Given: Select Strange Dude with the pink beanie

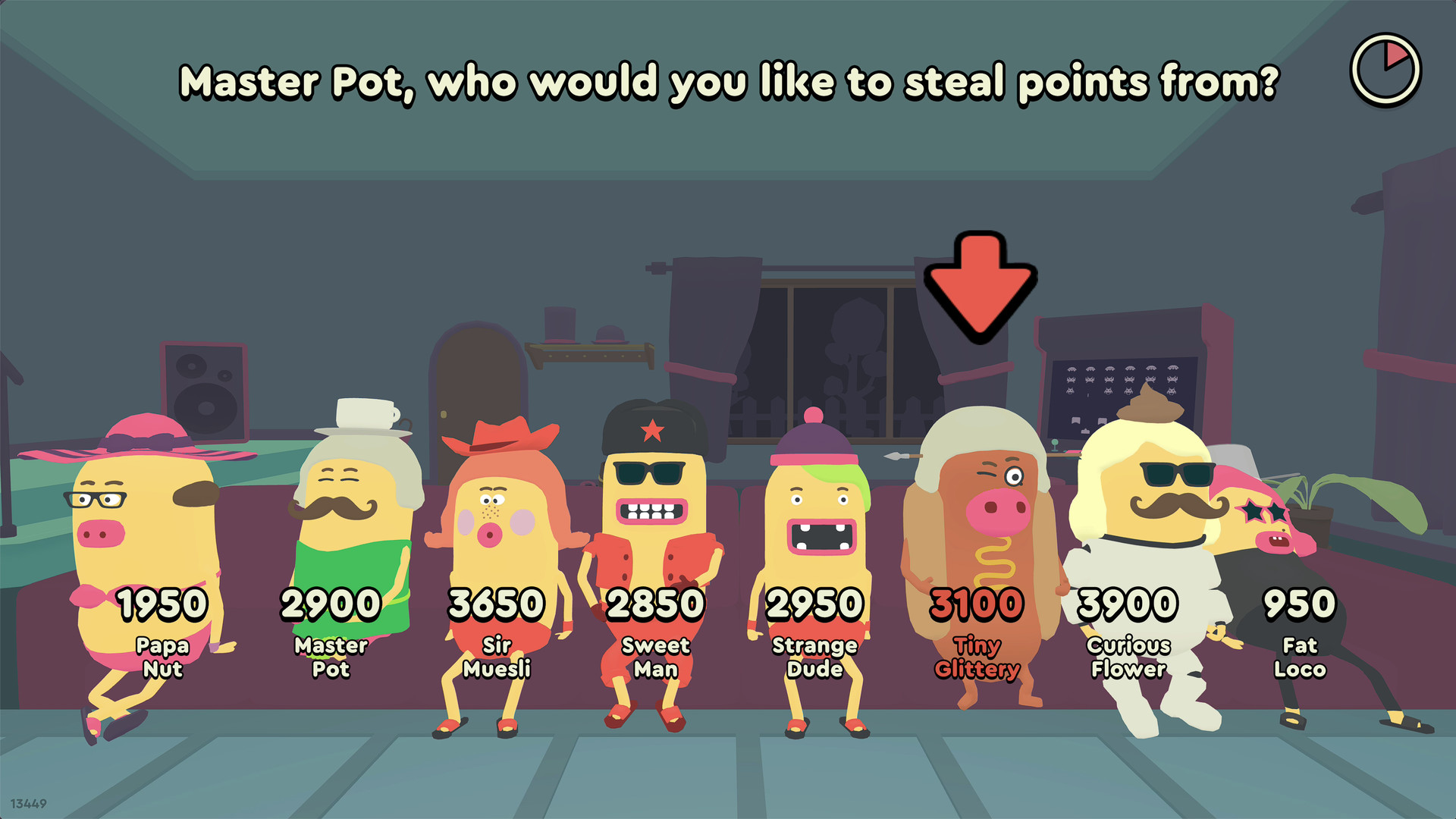Looking at the screenshot, I should pyautogui.click(x=815, y=523).
